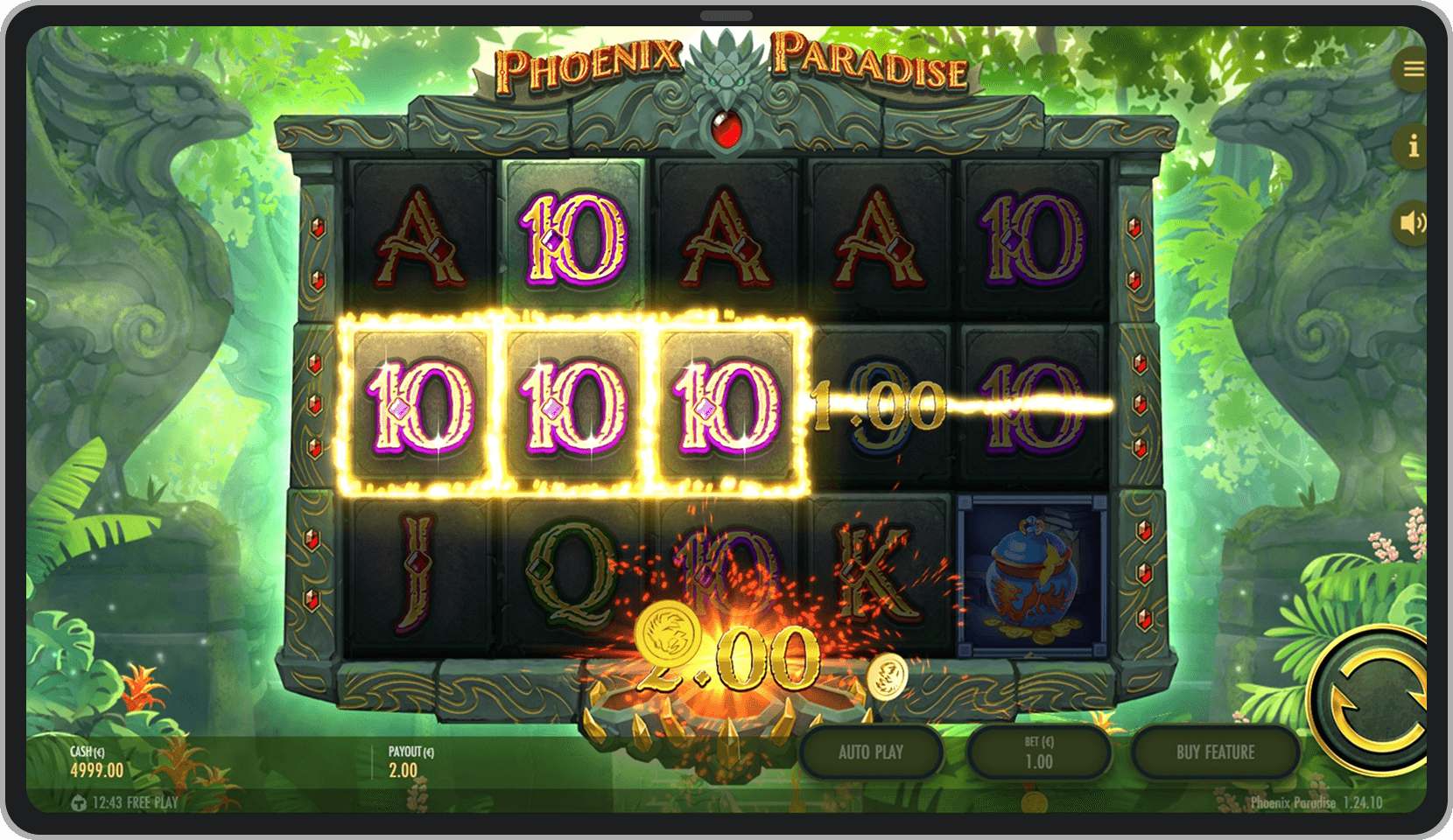The image size is (1453, 840).
Task: Click the red gem on the phoenix emblem
Action: point(729,131)
